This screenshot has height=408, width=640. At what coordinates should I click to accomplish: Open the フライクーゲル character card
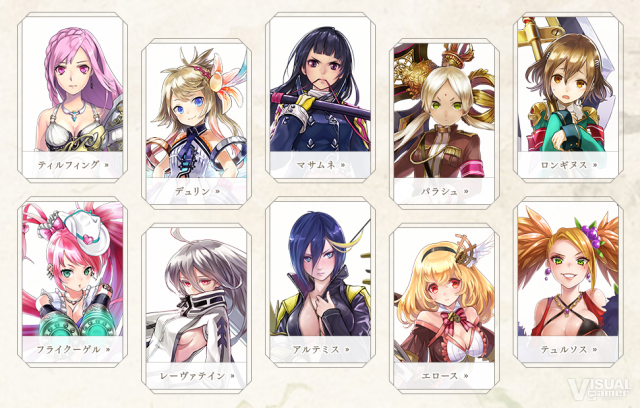tap(70, 280)
